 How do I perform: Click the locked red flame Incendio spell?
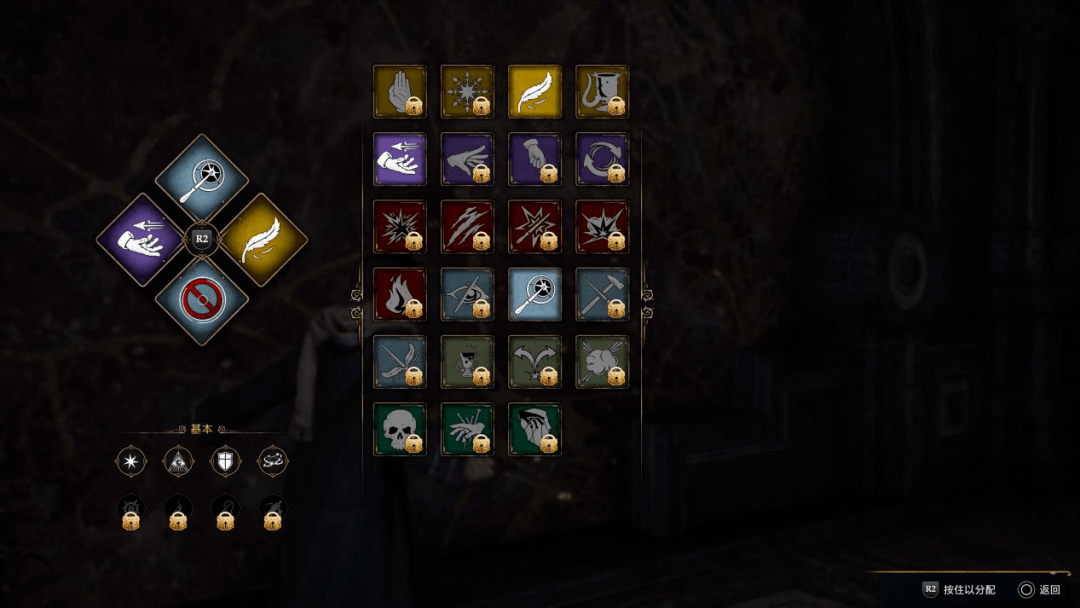(399, 294)
